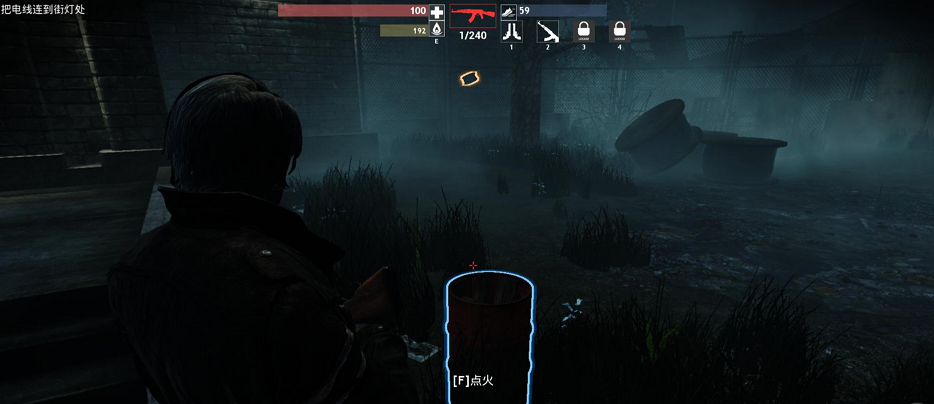The height and width of the screenshot is (404, 934).
Task: Click the locked weapon slot 4
Action: click(x=620, y=31)
